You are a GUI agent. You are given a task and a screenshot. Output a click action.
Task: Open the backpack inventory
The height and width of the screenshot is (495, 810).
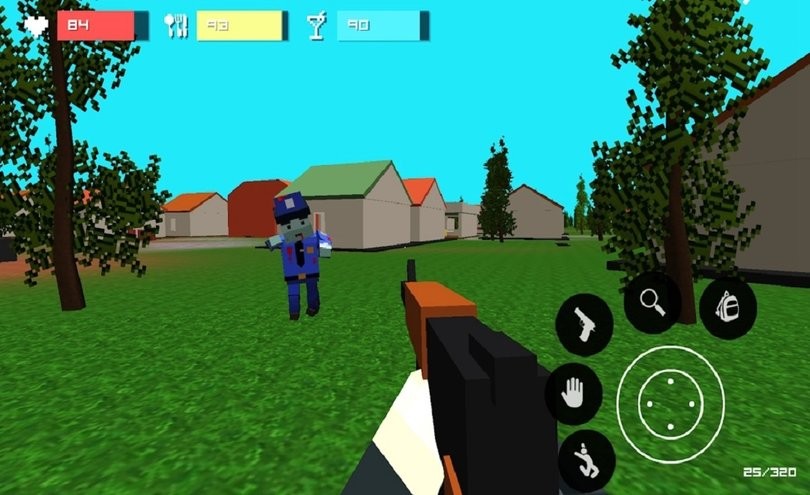click(x=728, y=307)
